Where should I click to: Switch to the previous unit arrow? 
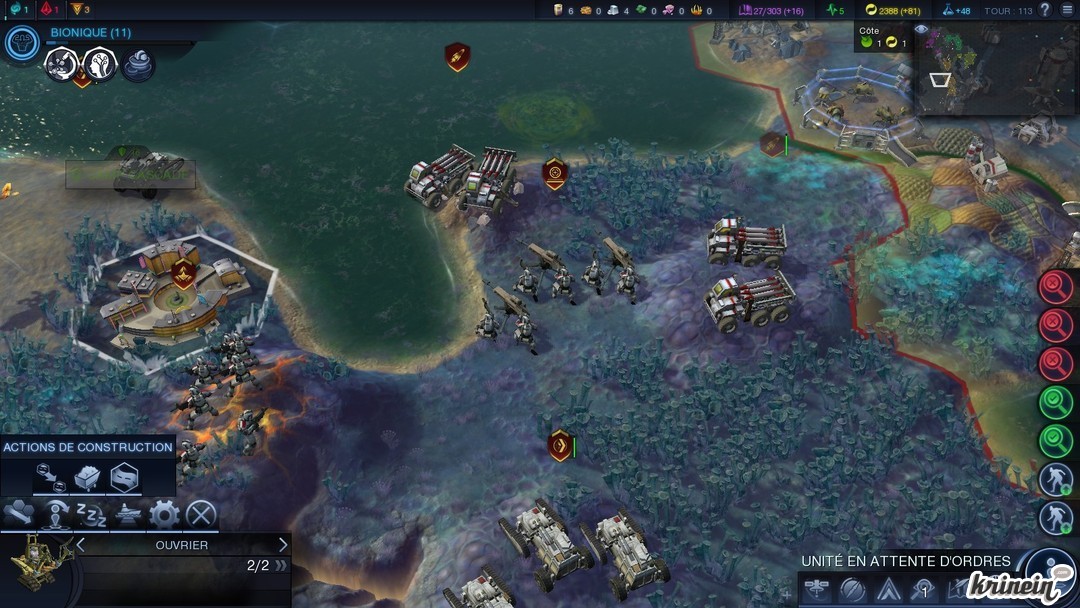tap(81, 545)
